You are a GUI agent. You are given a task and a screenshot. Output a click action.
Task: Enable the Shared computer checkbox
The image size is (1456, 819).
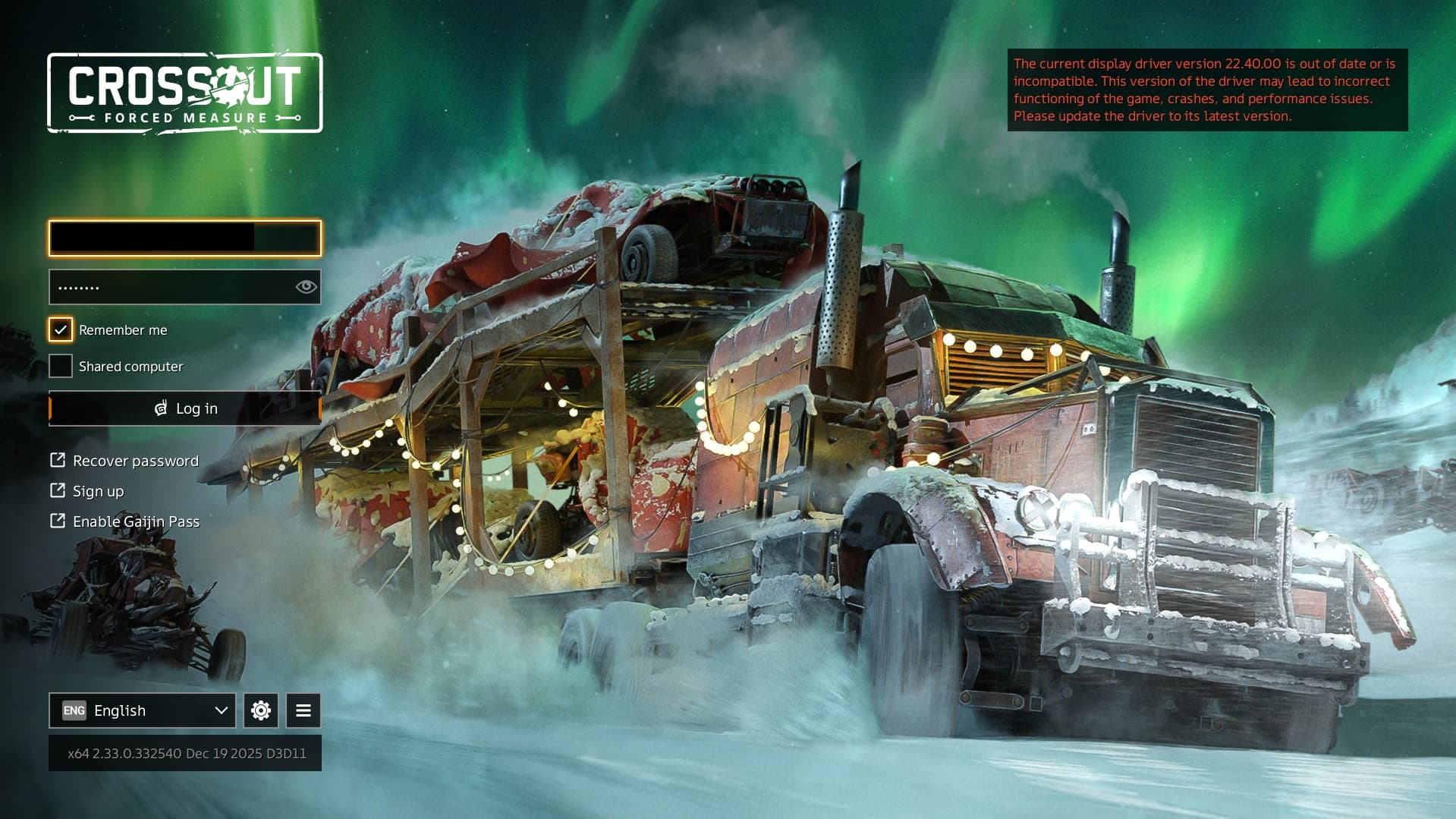[x=61, y=366]
